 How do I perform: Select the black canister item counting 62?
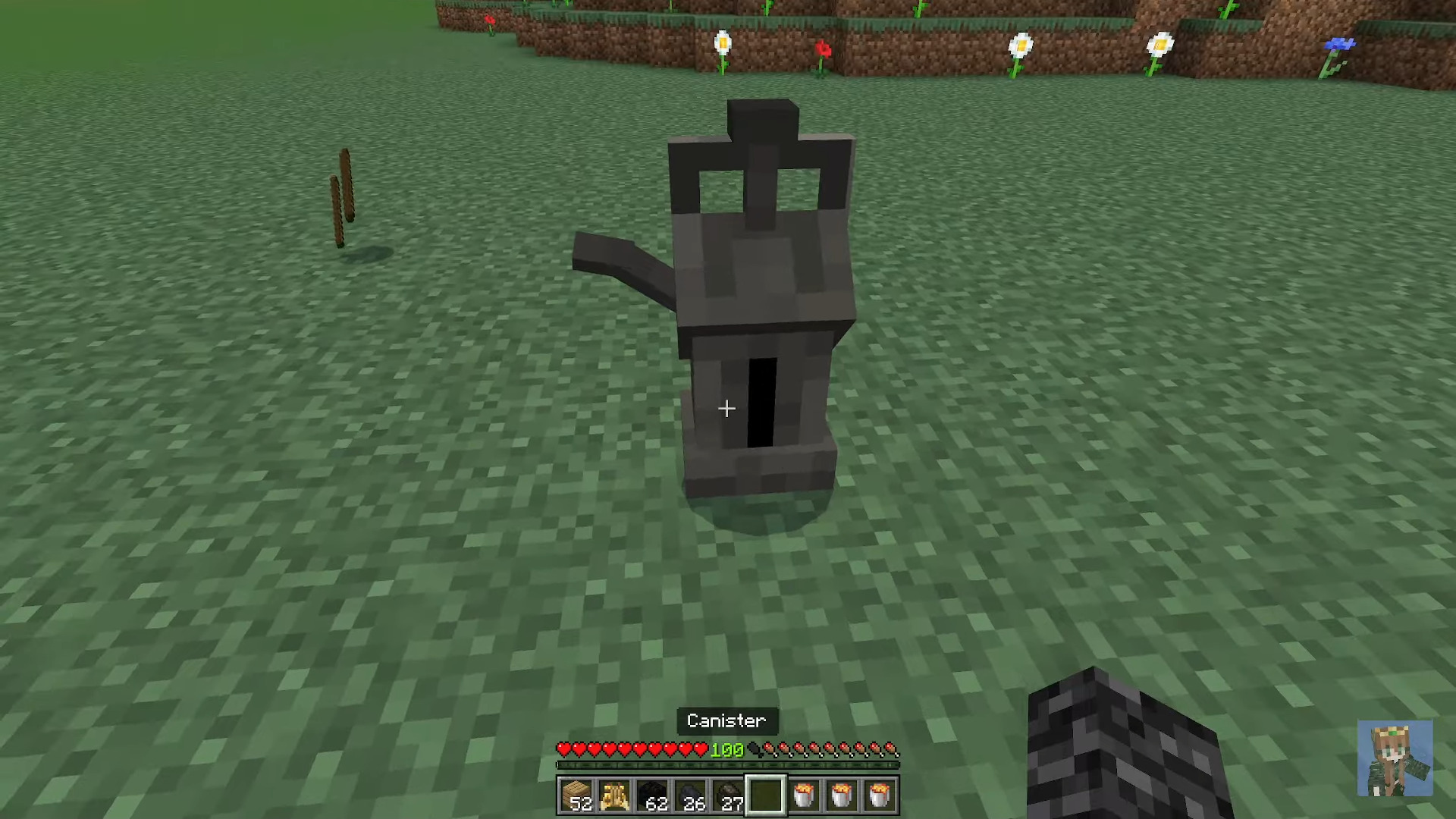coord(654,794)
